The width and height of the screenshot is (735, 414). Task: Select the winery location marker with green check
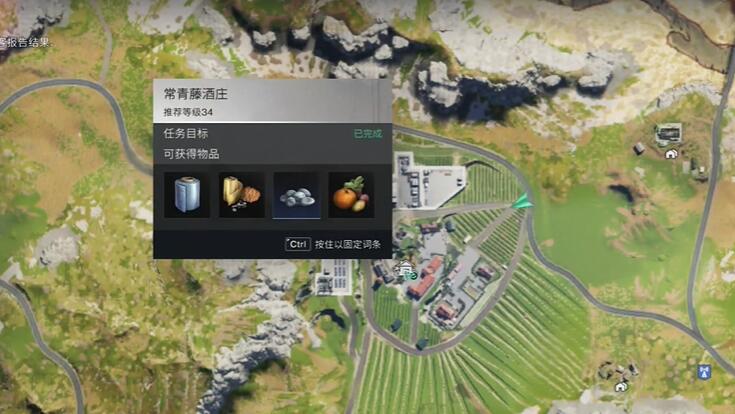(406, 270)
